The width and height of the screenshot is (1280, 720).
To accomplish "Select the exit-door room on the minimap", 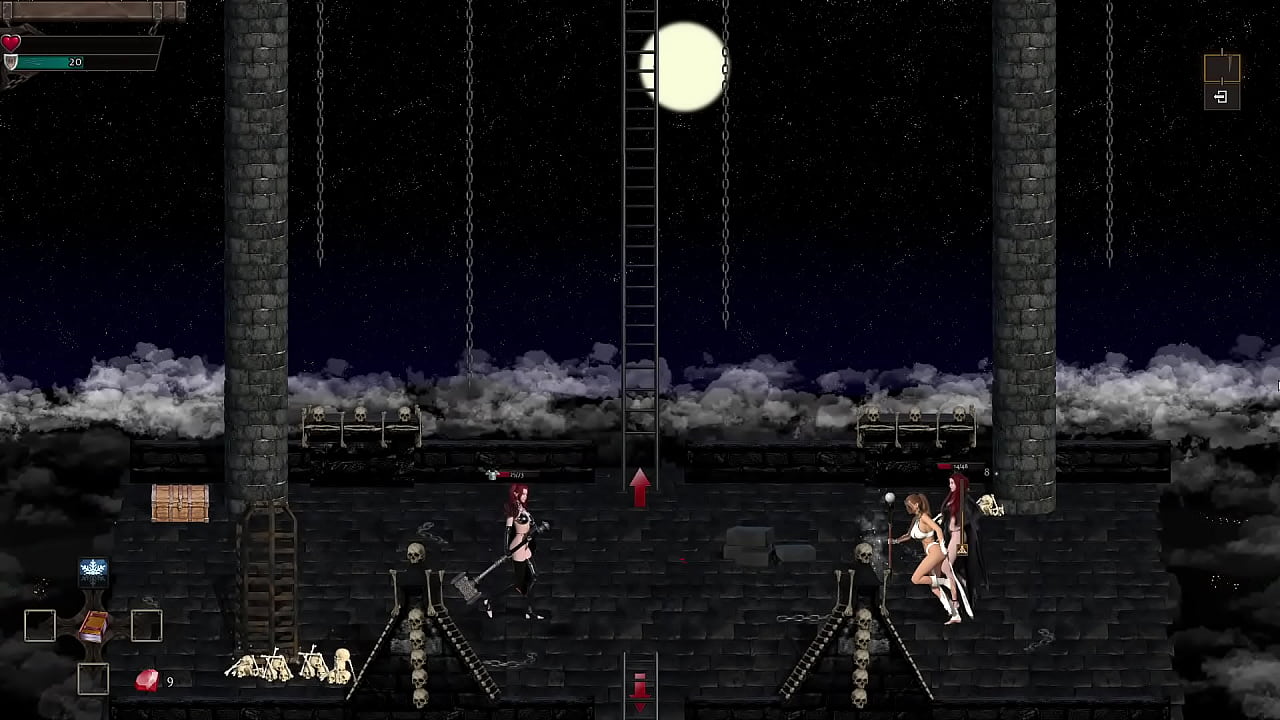I will (1221, 97).
